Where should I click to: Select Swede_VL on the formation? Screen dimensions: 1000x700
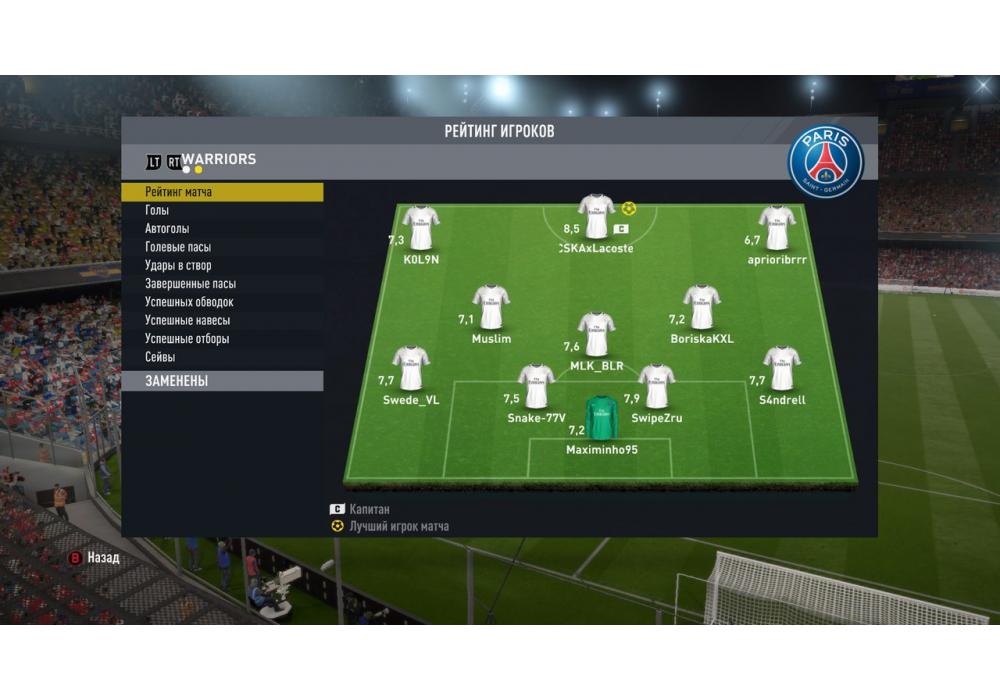[411, 369]
